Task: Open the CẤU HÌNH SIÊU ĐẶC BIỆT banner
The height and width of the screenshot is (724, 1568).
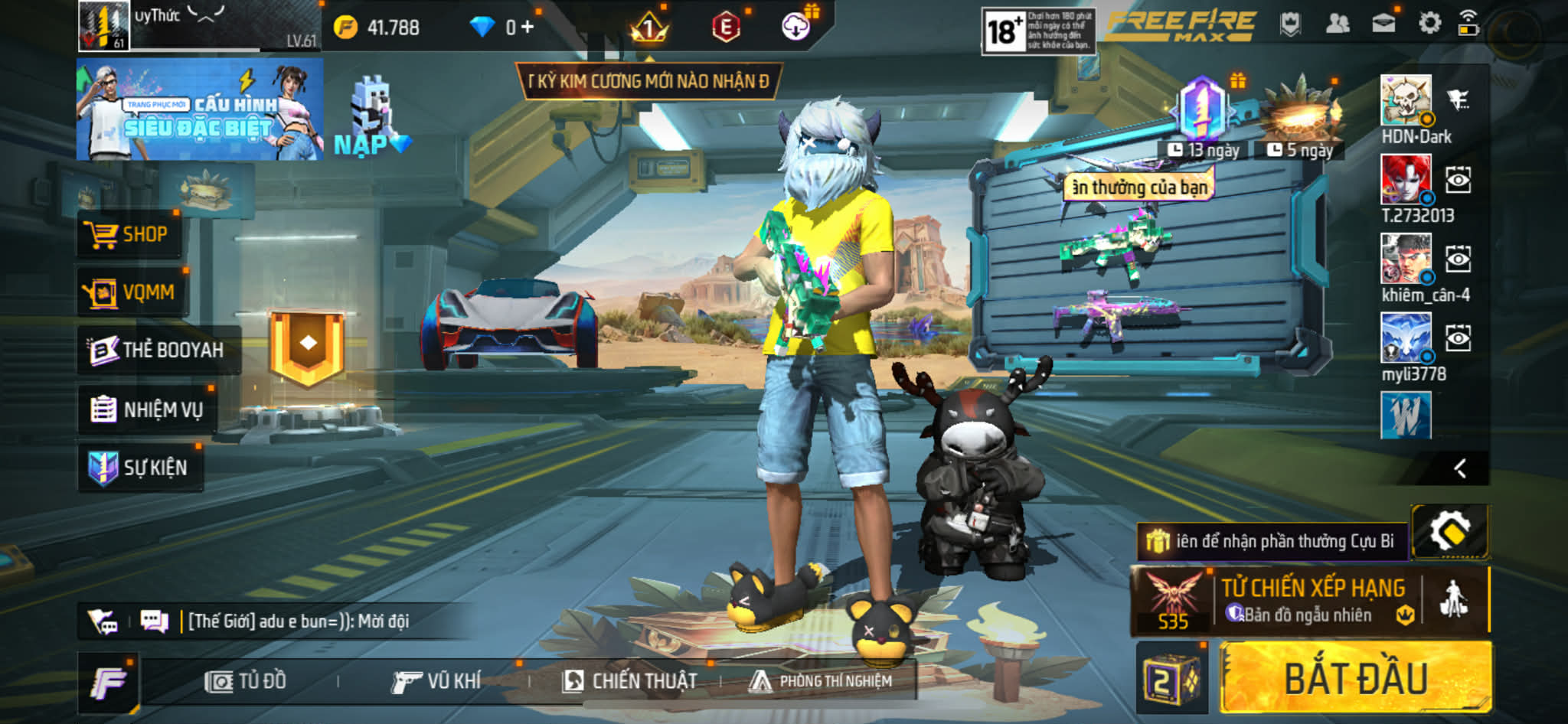Action: [199, 111]
